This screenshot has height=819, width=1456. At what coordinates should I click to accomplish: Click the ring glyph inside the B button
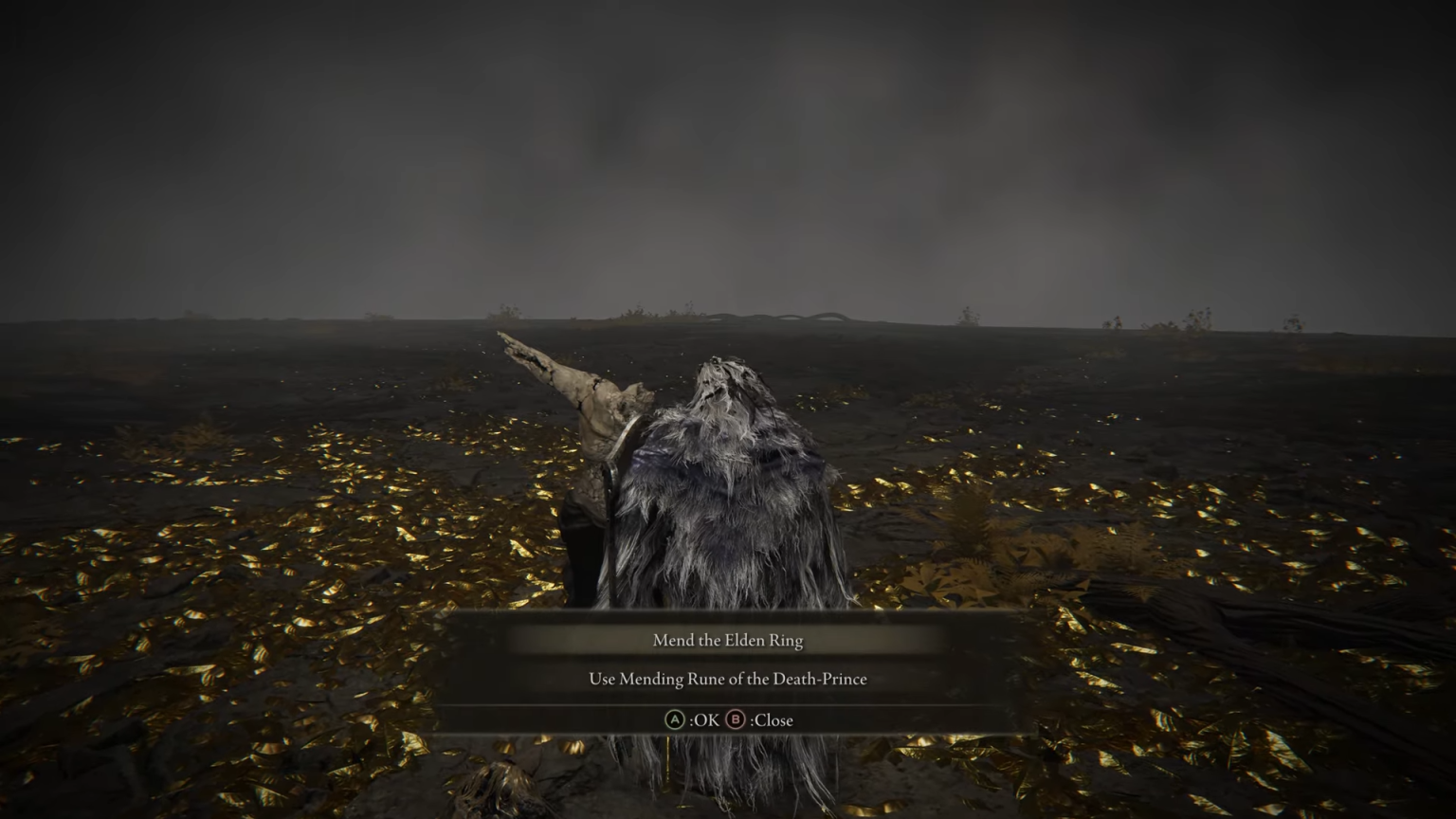tap(735, 719)
